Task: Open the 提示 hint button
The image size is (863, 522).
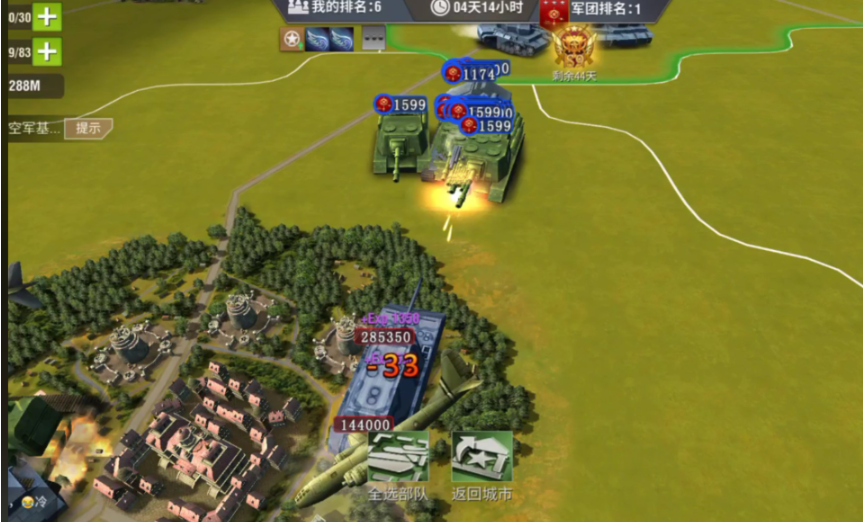Action: point(88,128)
